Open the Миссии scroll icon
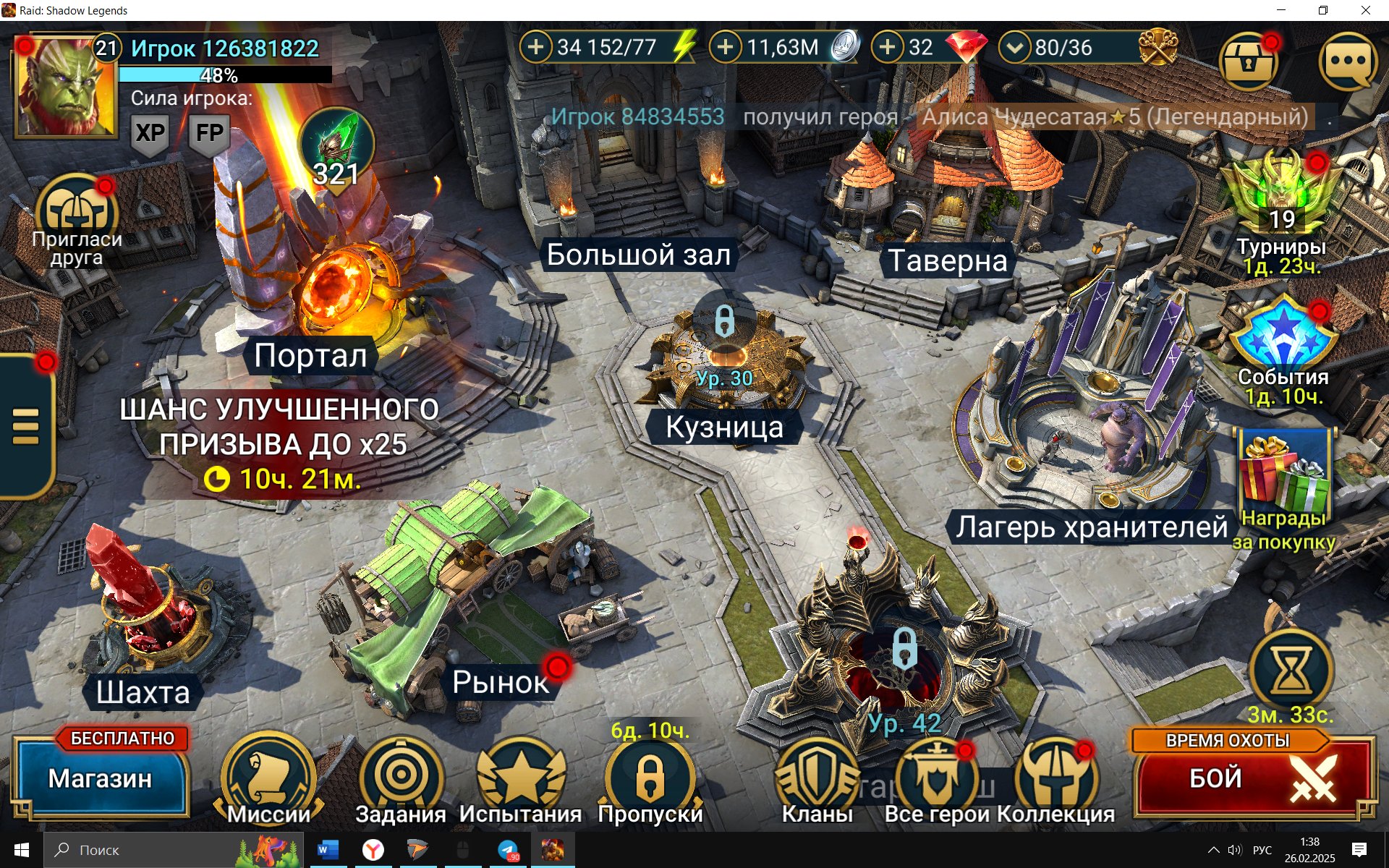 (268, 778)
